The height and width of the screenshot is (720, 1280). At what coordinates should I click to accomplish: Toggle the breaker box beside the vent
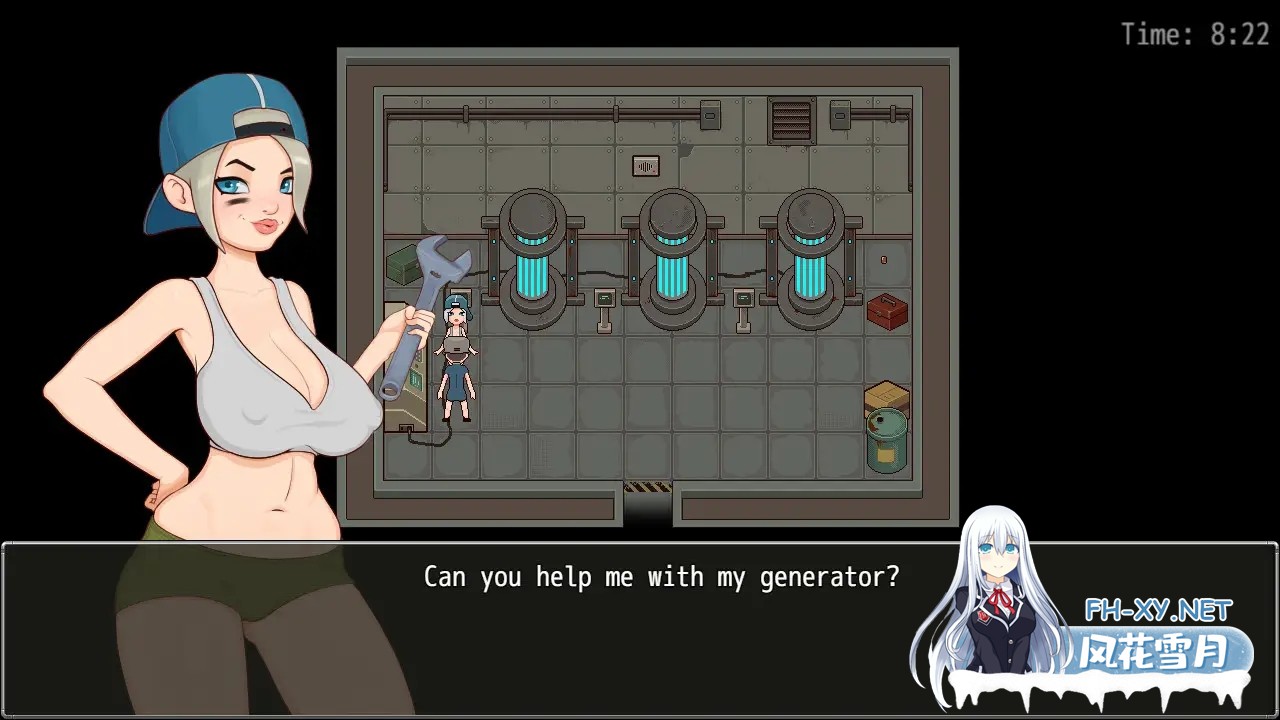coord(840,114)
